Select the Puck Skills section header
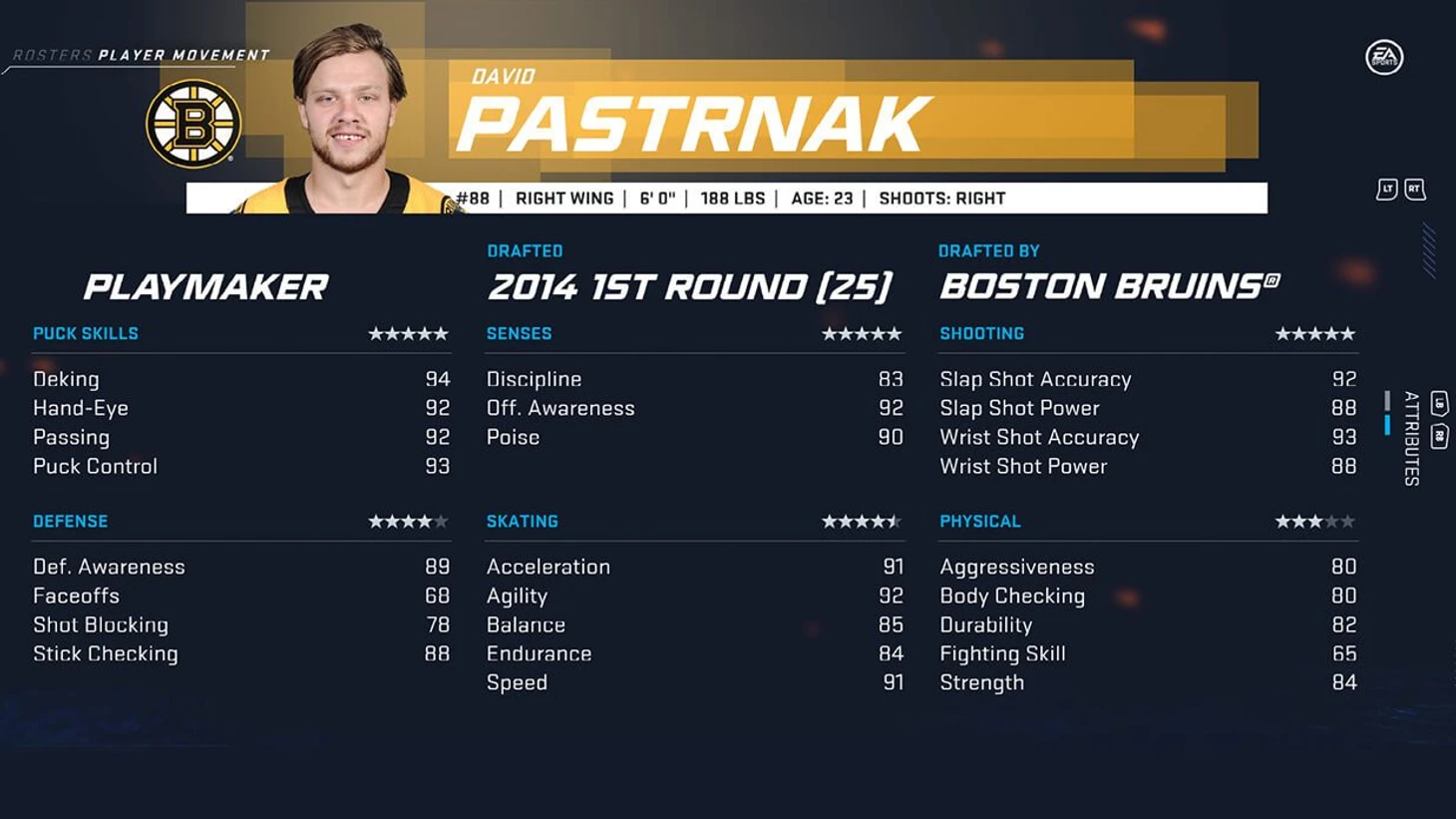Viewport: 1456px width, 819px height. [x=86, y=334]
